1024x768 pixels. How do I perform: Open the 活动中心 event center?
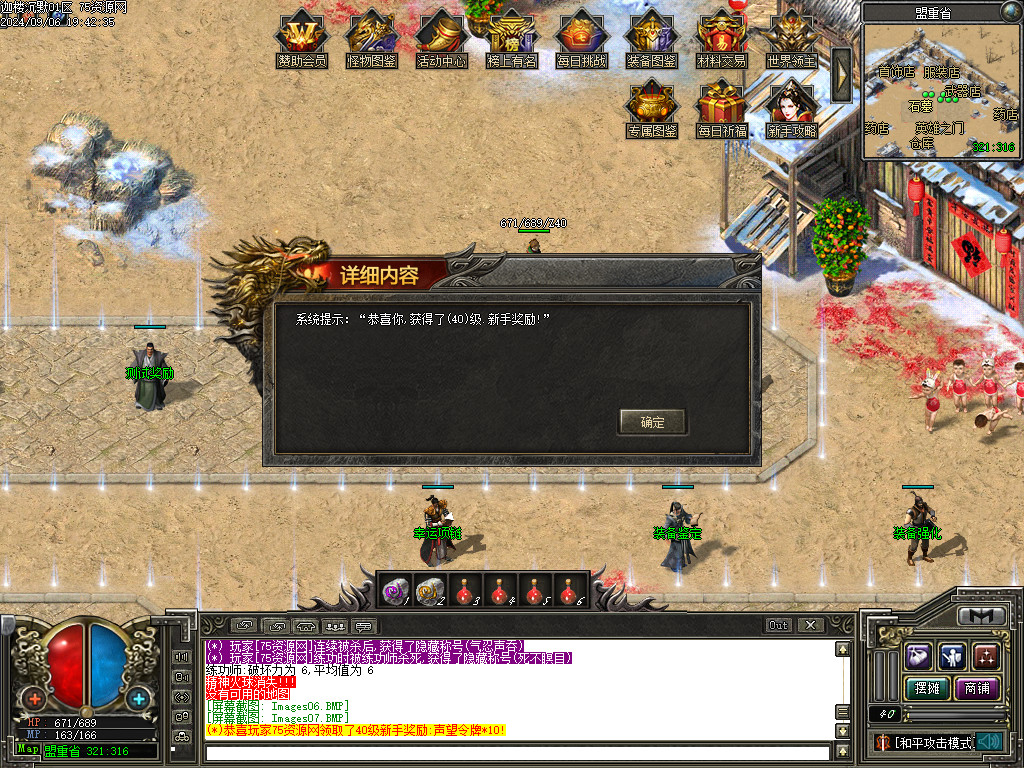click(x=442, y=38)
